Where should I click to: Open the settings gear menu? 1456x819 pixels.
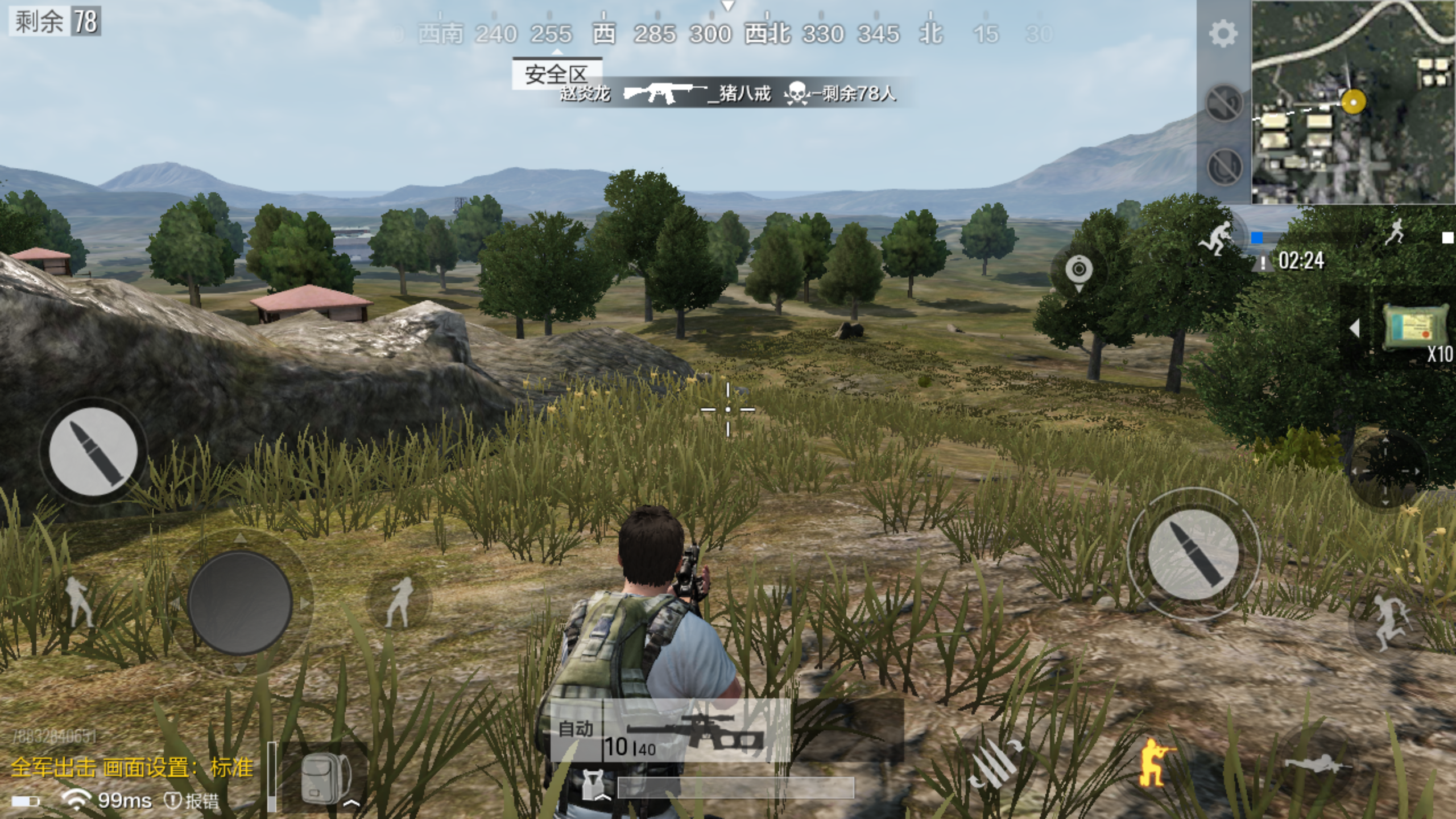[1223, 34]
